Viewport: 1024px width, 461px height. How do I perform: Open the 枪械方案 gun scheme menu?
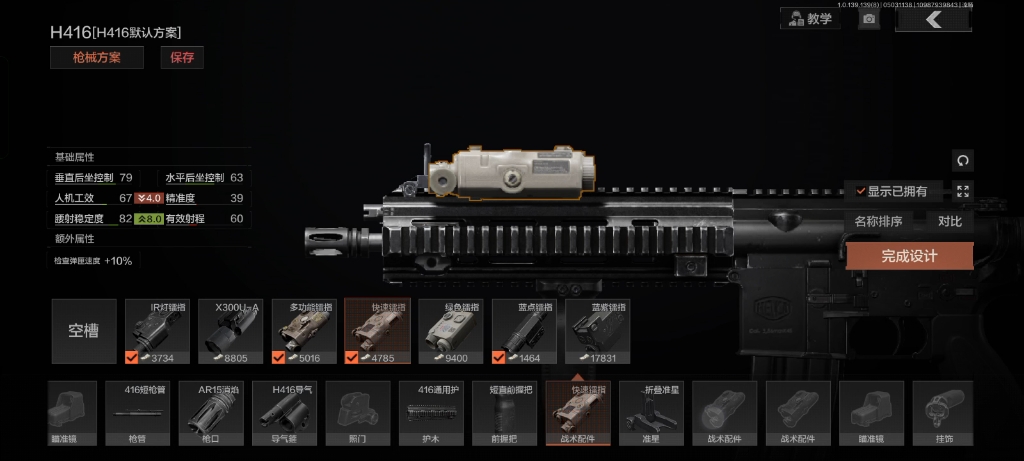(x=97, y=58)
